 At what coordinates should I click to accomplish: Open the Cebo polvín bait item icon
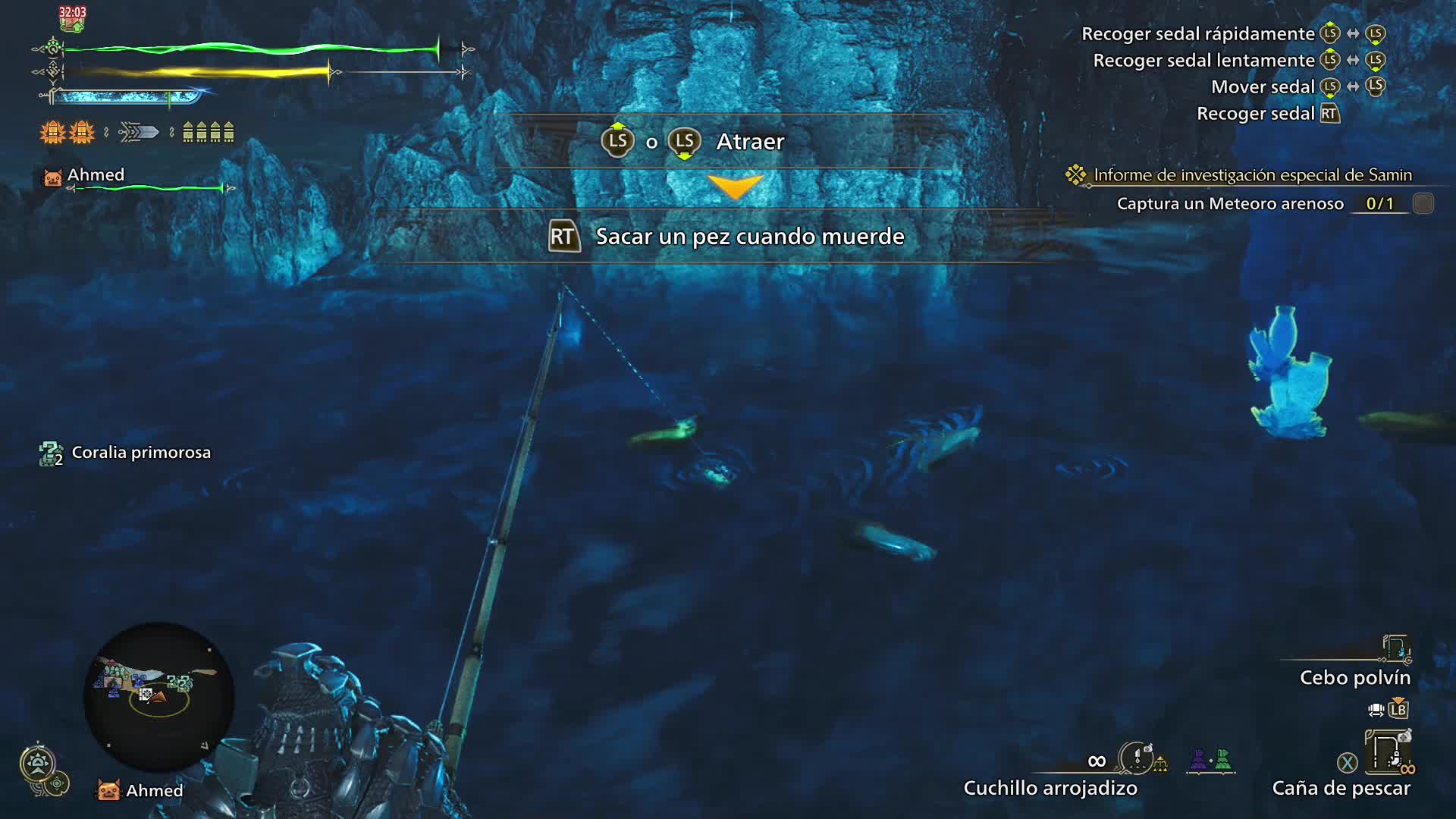(1395, 648)
